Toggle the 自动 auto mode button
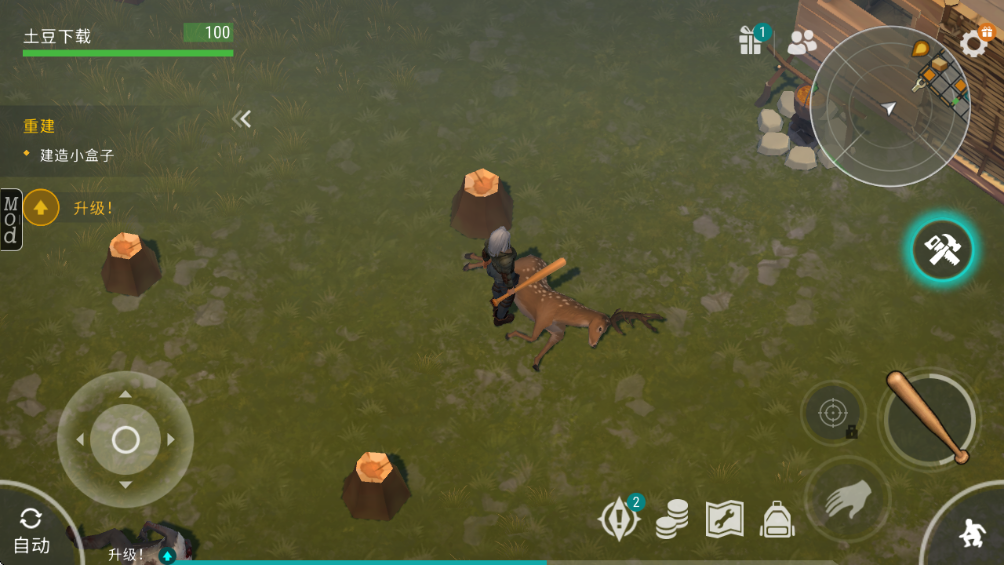The height and width of the screenshot is (565, 1004). tap(31, 530)
